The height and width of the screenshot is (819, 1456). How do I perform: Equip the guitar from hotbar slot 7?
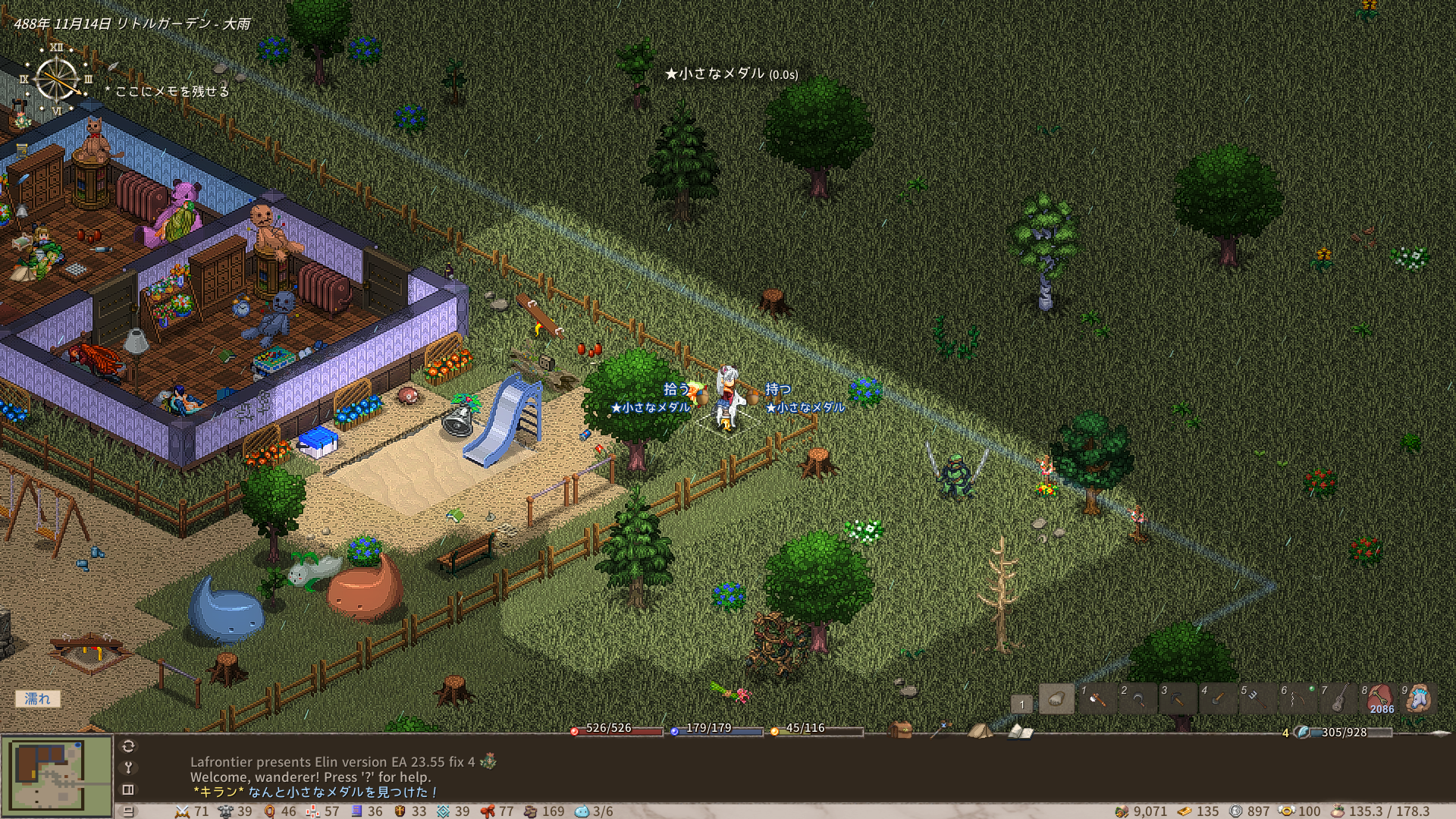coord(1338,699)
